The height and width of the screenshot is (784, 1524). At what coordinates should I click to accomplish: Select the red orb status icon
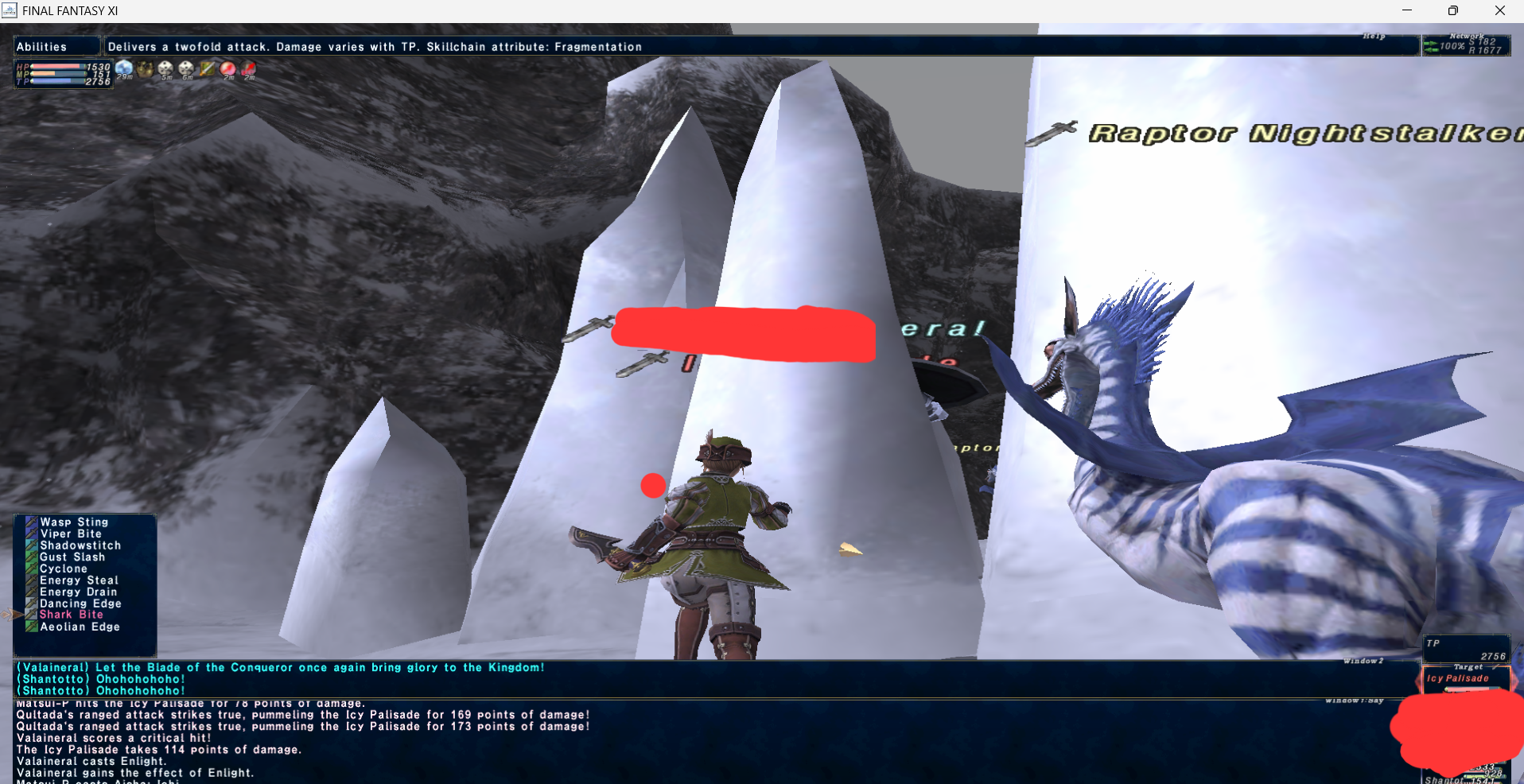[x=228, y=69]
